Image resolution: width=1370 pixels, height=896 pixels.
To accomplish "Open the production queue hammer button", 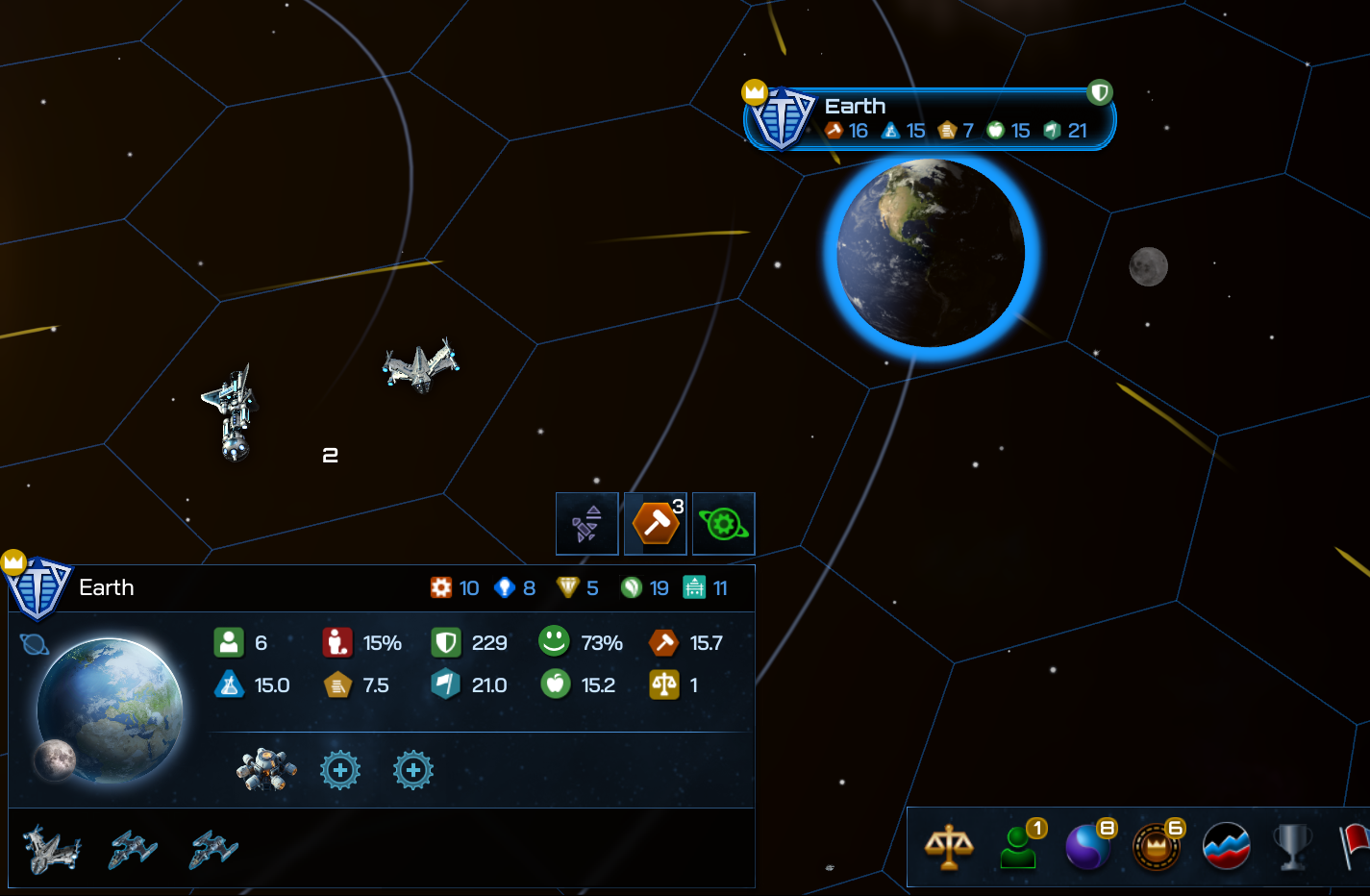I will (656, 524).
